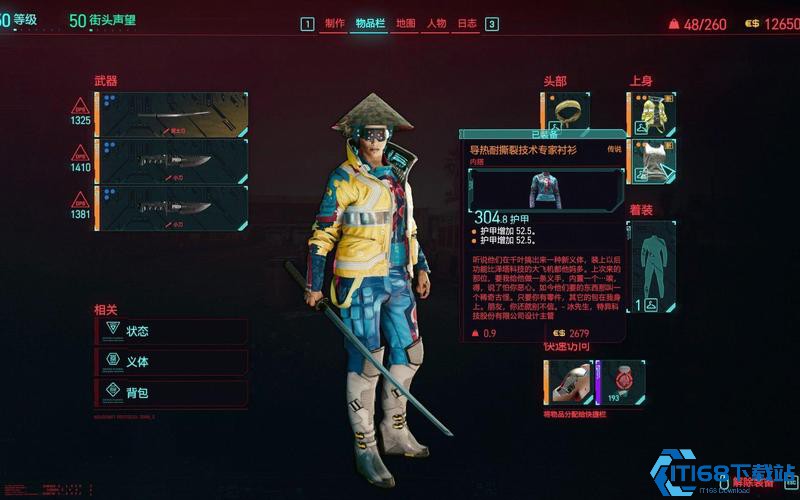Choose the knife slot with 1410 DPS
This screenshot has width=800, height=500.
[x=173, y=160]
